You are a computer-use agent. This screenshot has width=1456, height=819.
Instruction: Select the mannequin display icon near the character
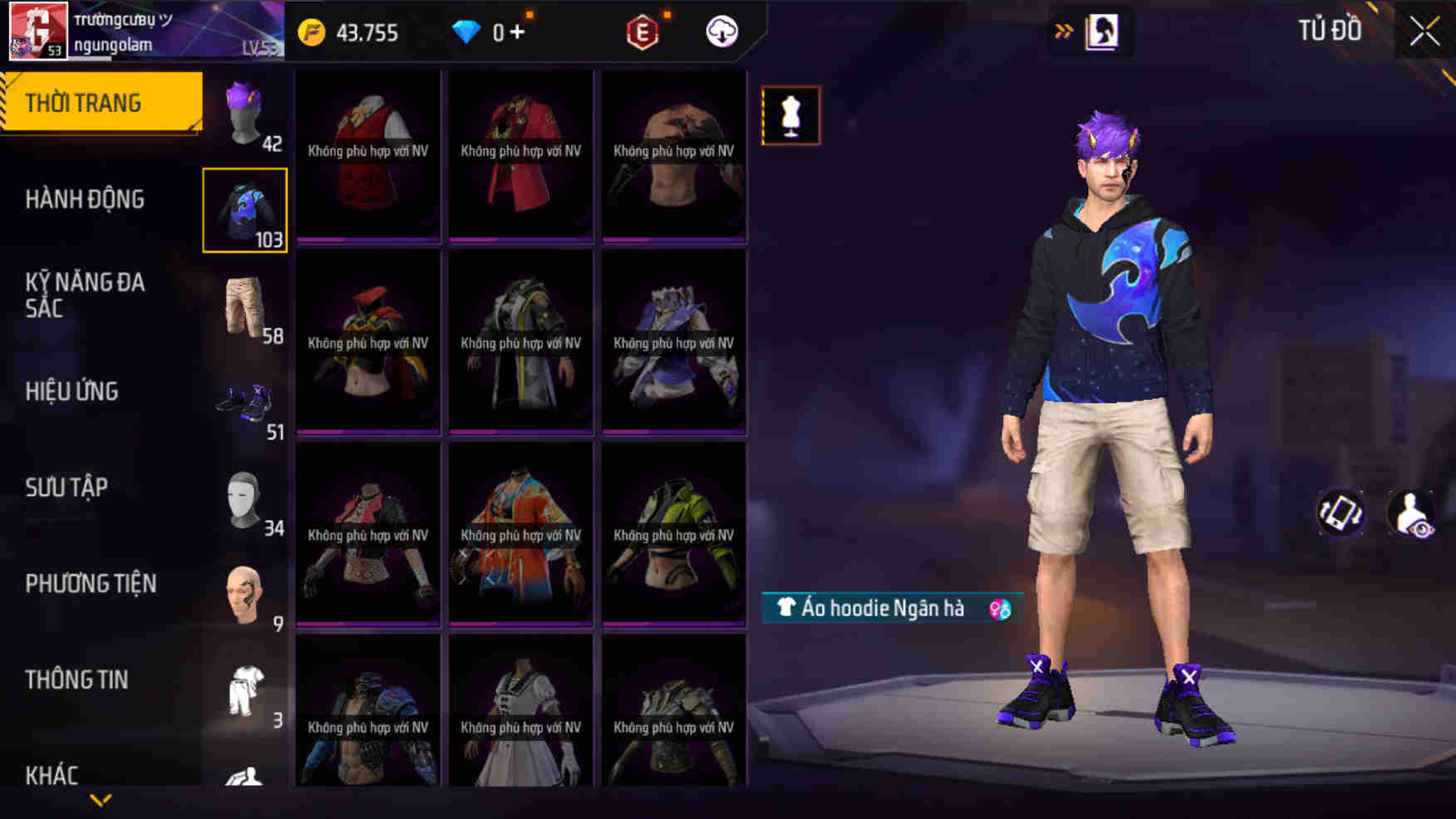click(790, 115)
